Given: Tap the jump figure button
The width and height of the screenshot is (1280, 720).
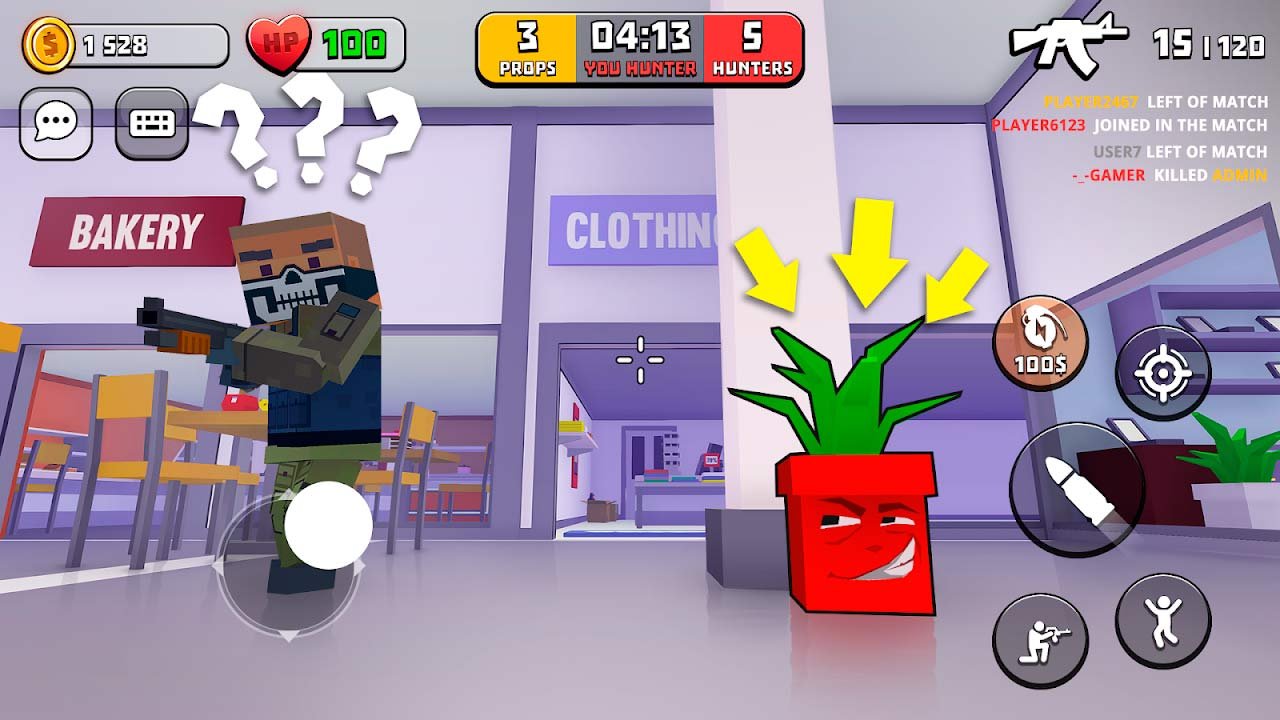Looking at the screenshot, I should coord(1163,620).
